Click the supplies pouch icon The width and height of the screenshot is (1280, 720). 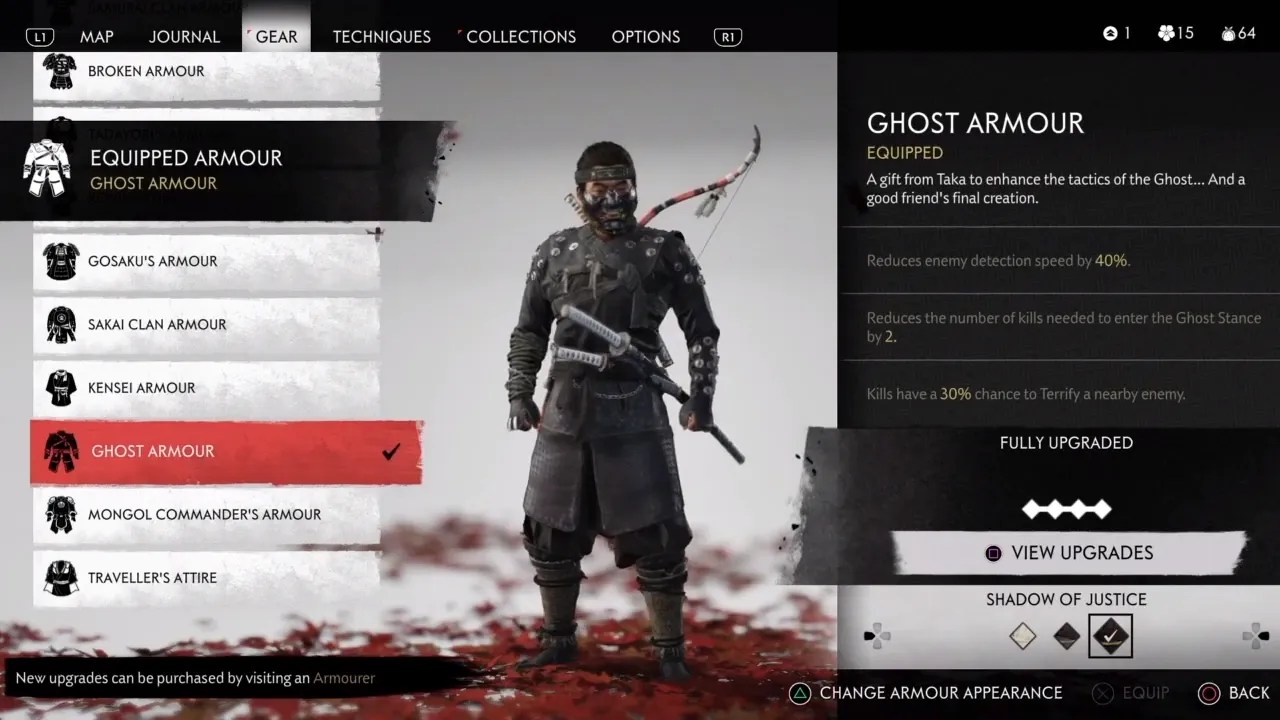[1231, 32]
